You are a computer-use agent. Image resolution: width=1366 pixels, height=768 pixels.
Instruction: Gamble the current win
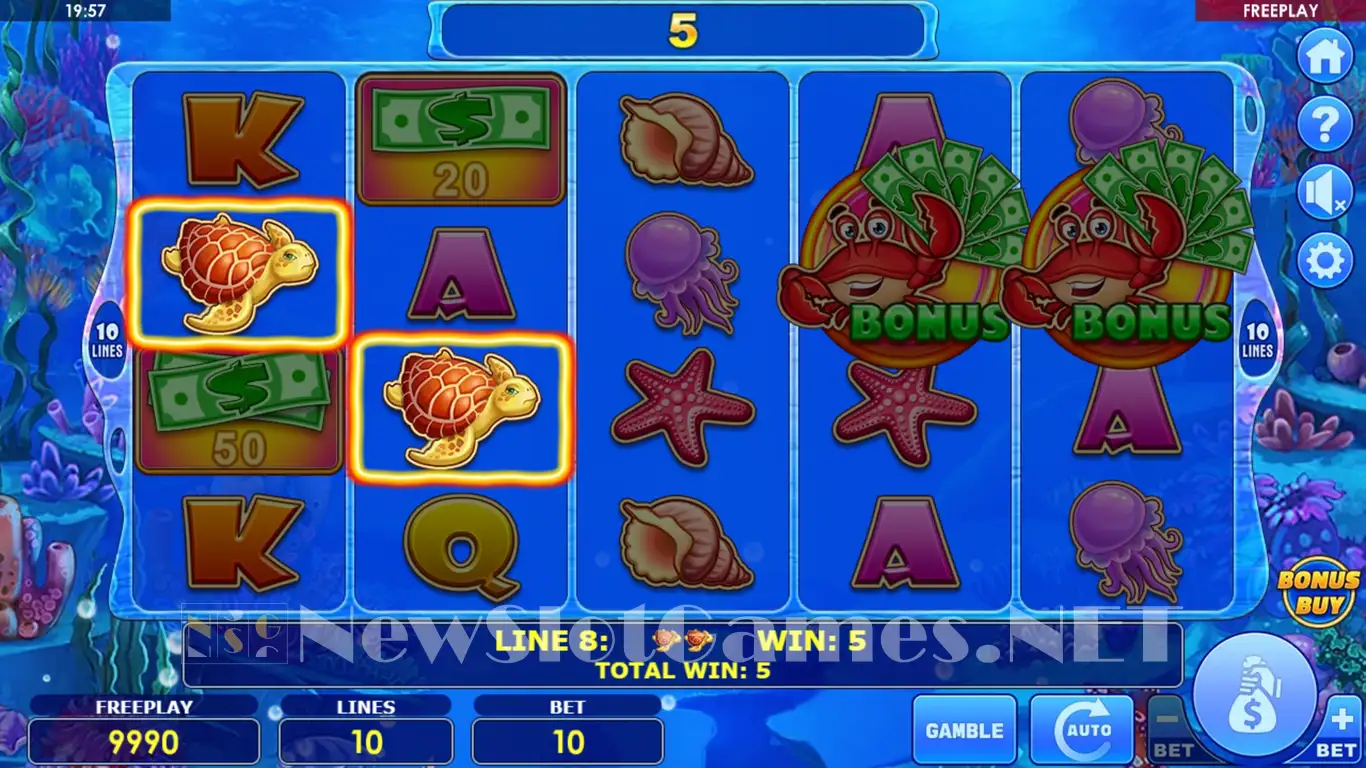964,730
